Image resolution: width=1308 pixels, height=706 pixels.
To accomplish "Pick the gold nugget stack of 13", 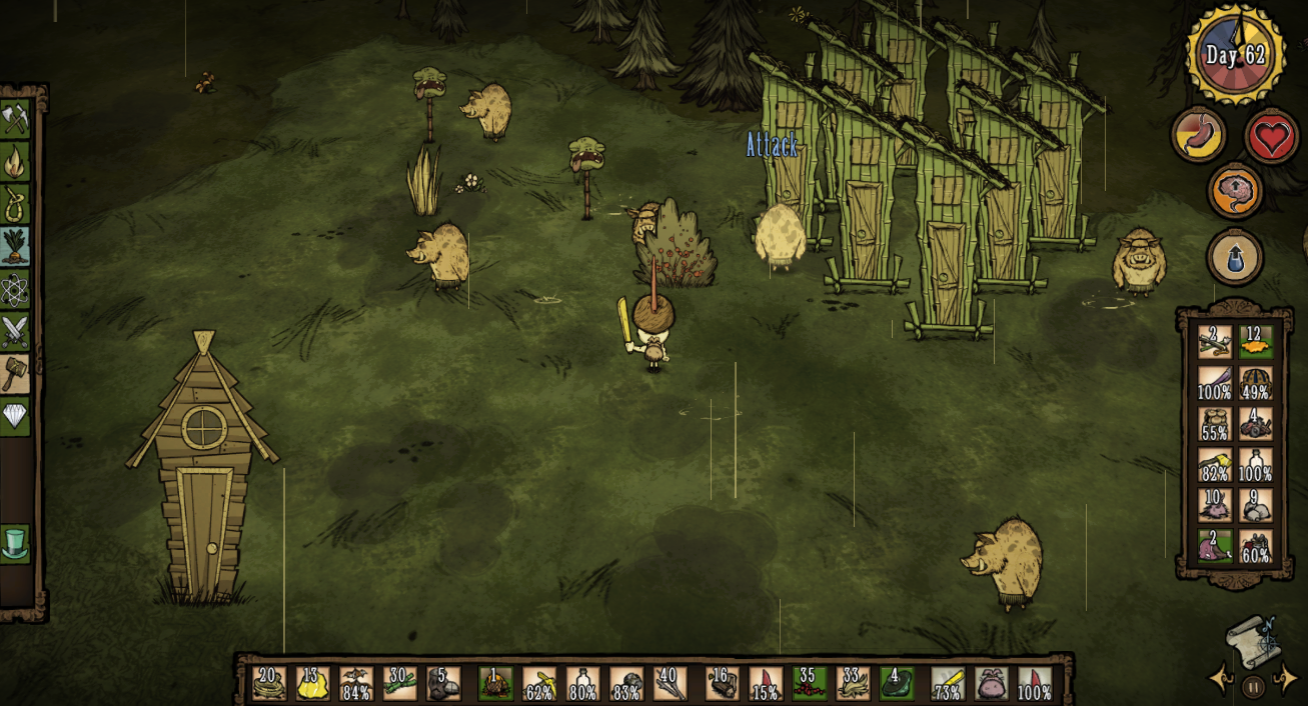I will click(x=313, y=683).
